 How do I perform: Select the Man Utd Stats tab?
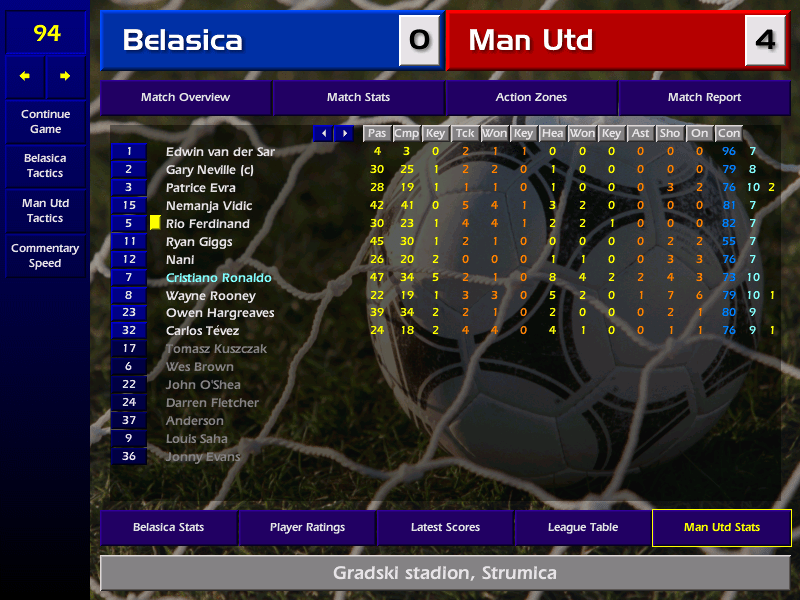(x=721, y=528)
